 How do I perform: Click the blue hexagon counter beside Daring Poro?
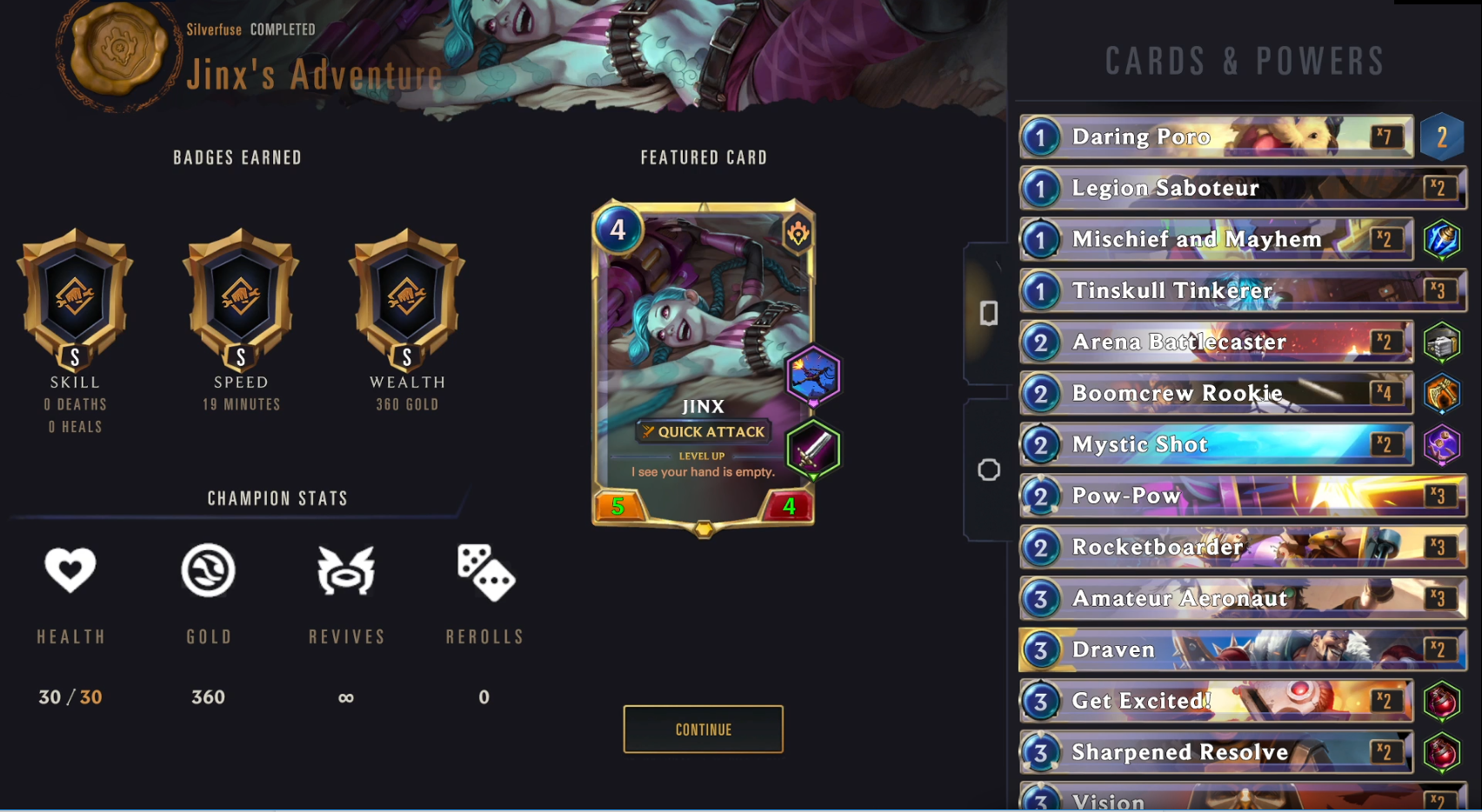tap(1444, 136)
